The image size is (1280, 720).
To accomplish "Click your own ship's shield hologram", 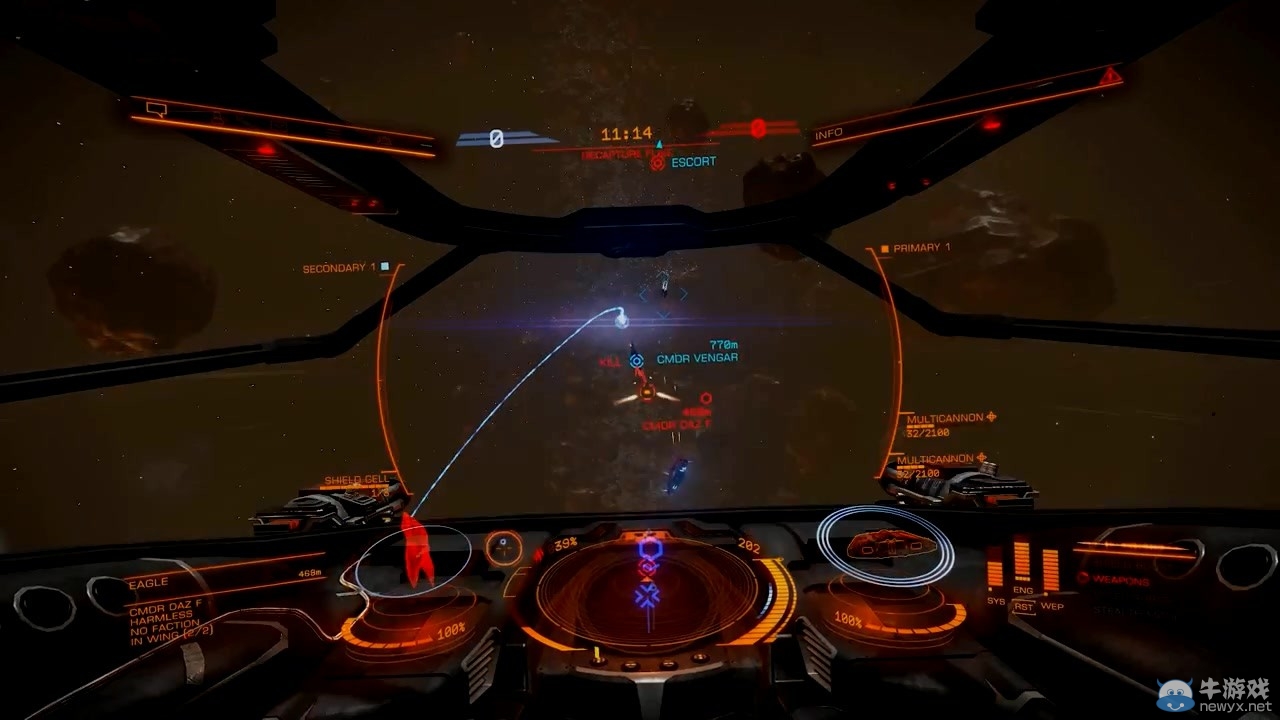I will pos(885,545).
